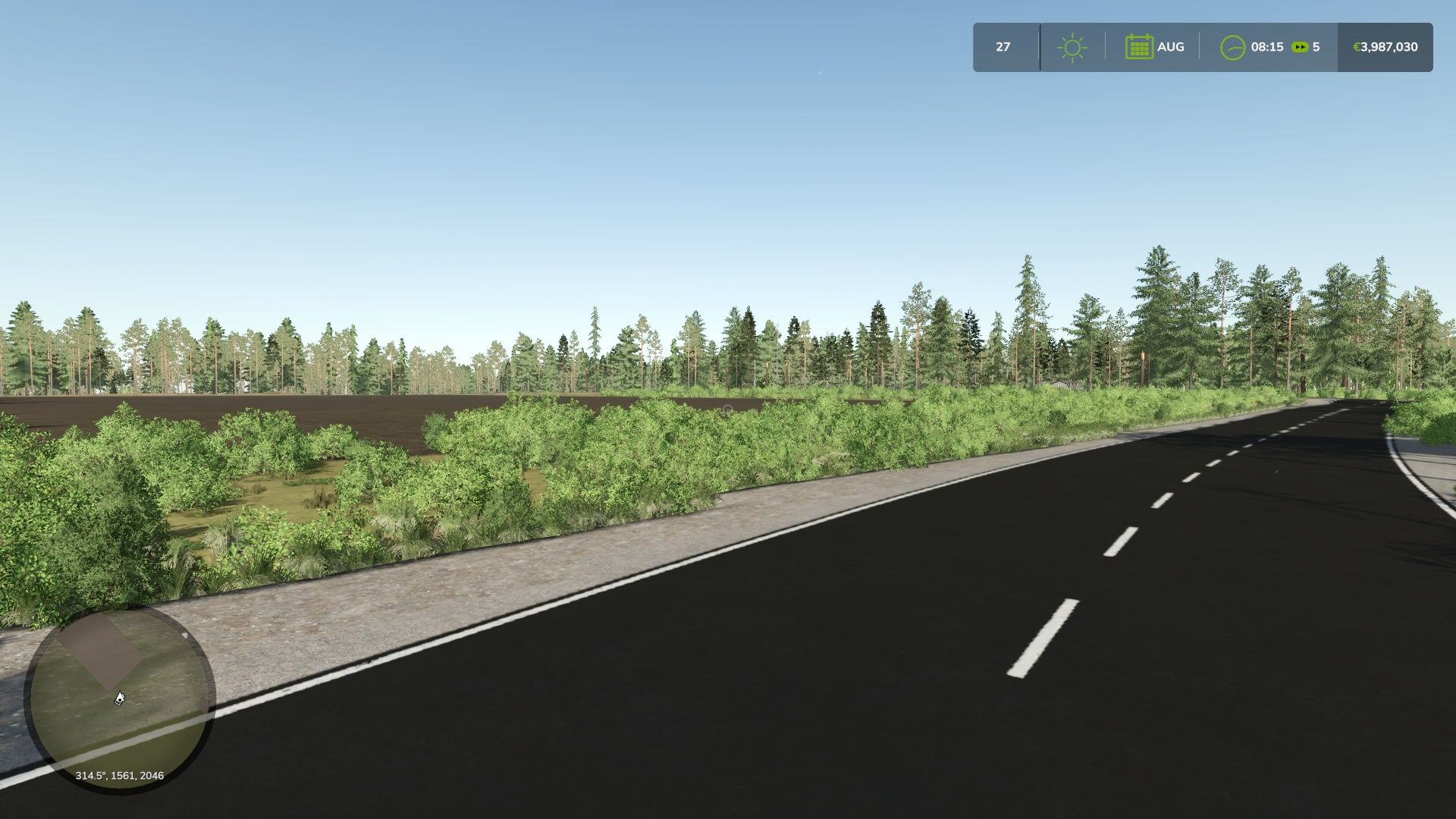This screenshot has height=819, width=1456.
Task: Click the fast-forward time speed icon
Action: pyautogui.click(x=1300, y=47)
